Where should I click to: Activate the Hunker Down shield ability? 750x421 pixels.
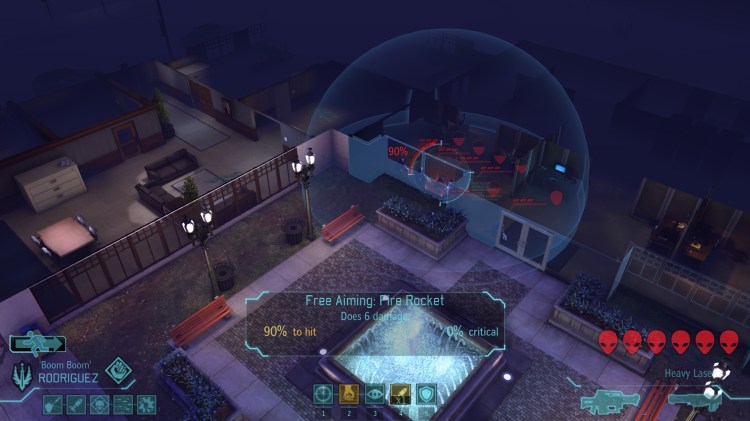point(426,393)
